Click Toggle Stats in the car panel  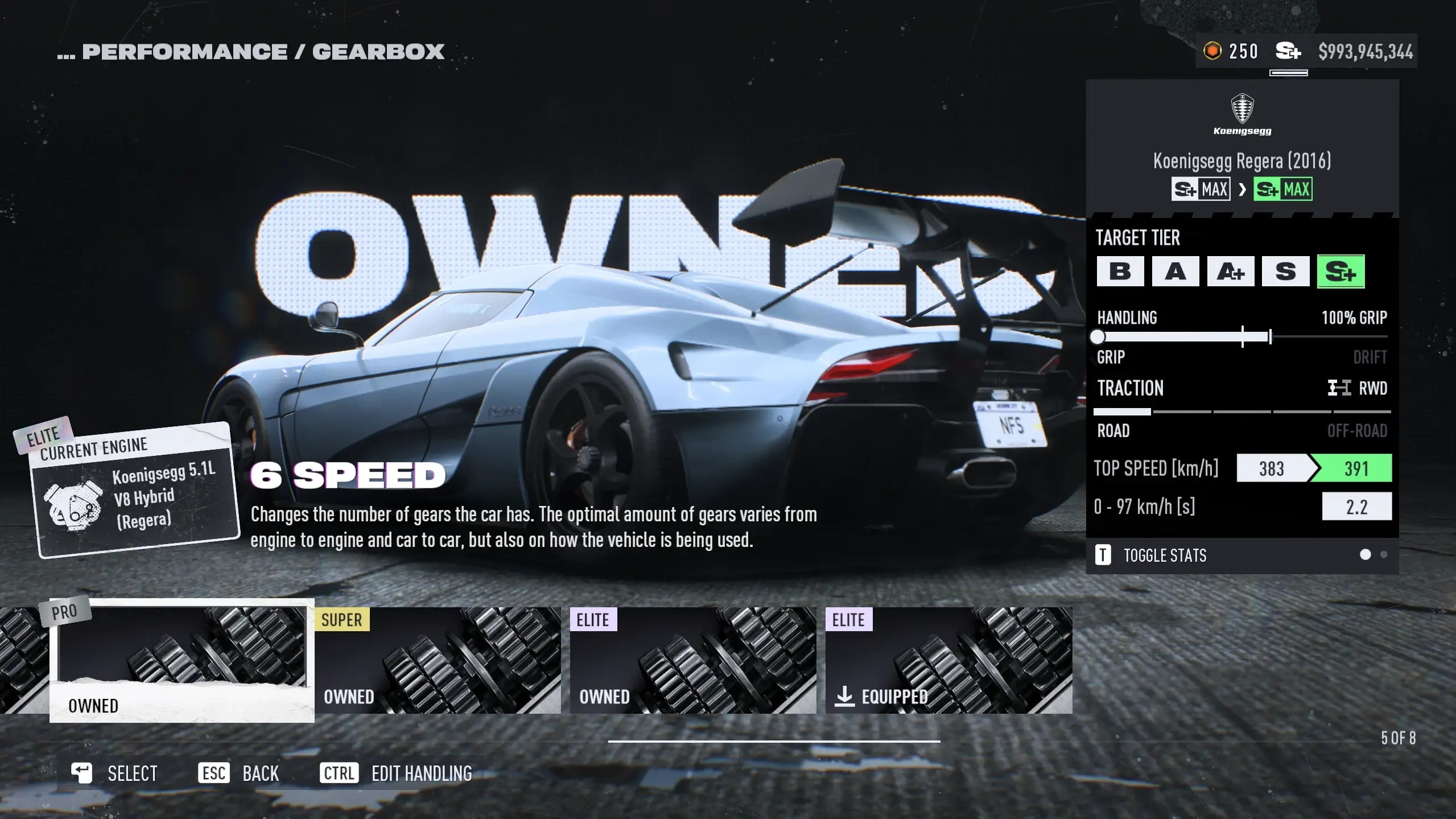(1164, 555)
